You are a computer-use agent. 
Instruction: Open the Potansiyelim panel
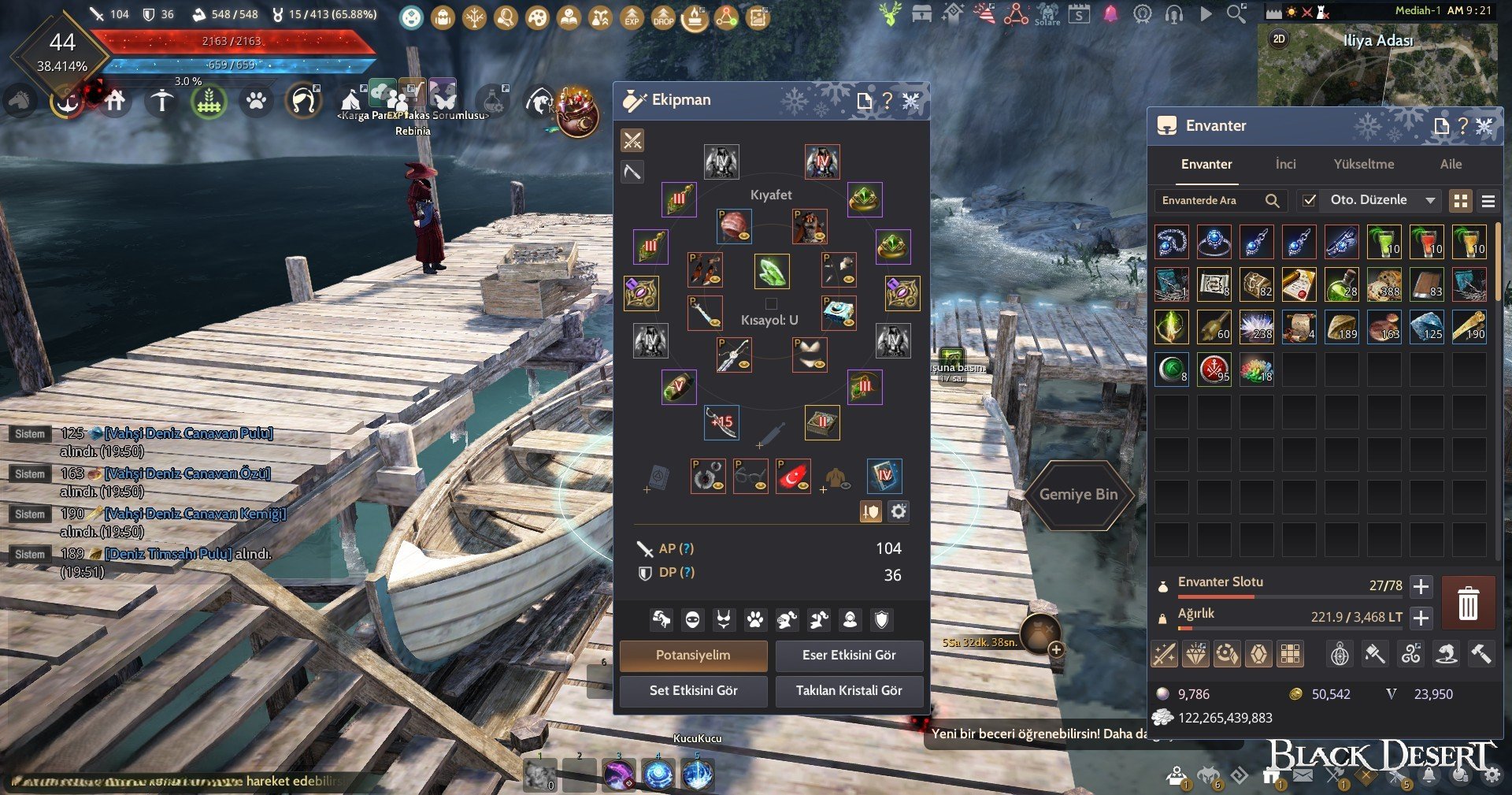pyautogui.click(x=693, y=656)
